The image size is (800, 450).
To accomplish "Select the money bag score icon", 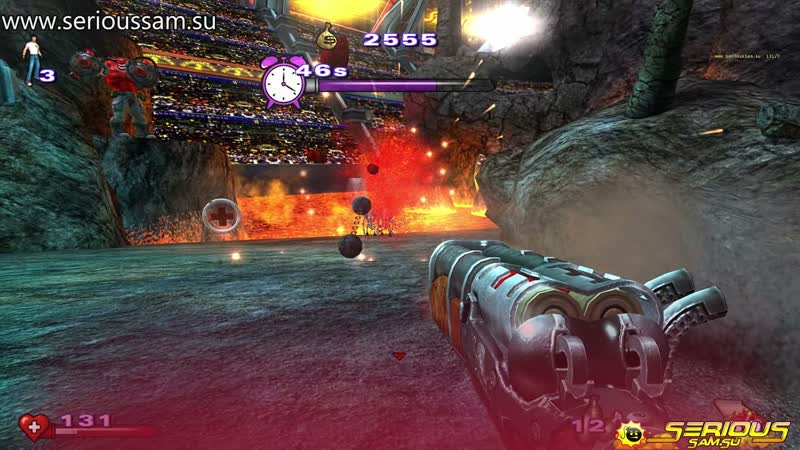I will 329,37.
